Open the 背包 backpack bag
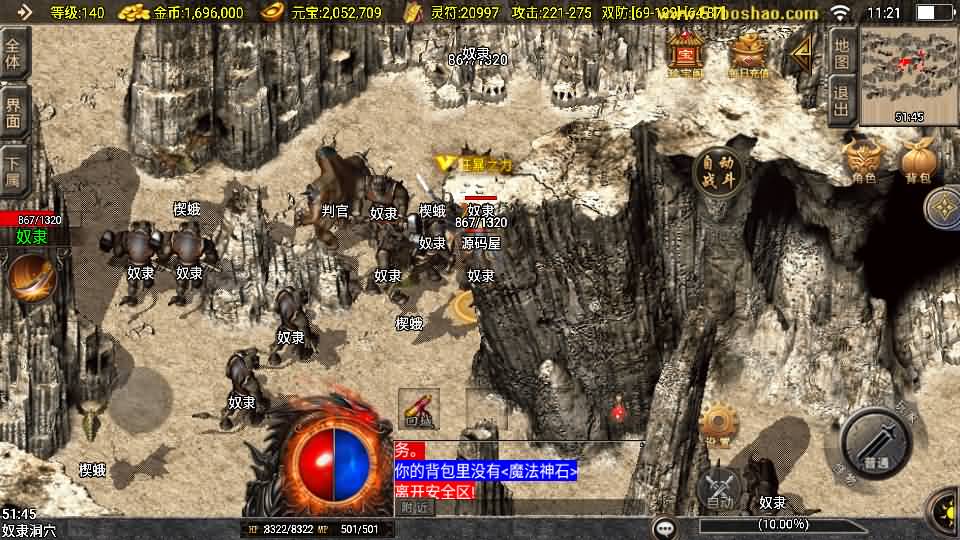 pos(918,161)
